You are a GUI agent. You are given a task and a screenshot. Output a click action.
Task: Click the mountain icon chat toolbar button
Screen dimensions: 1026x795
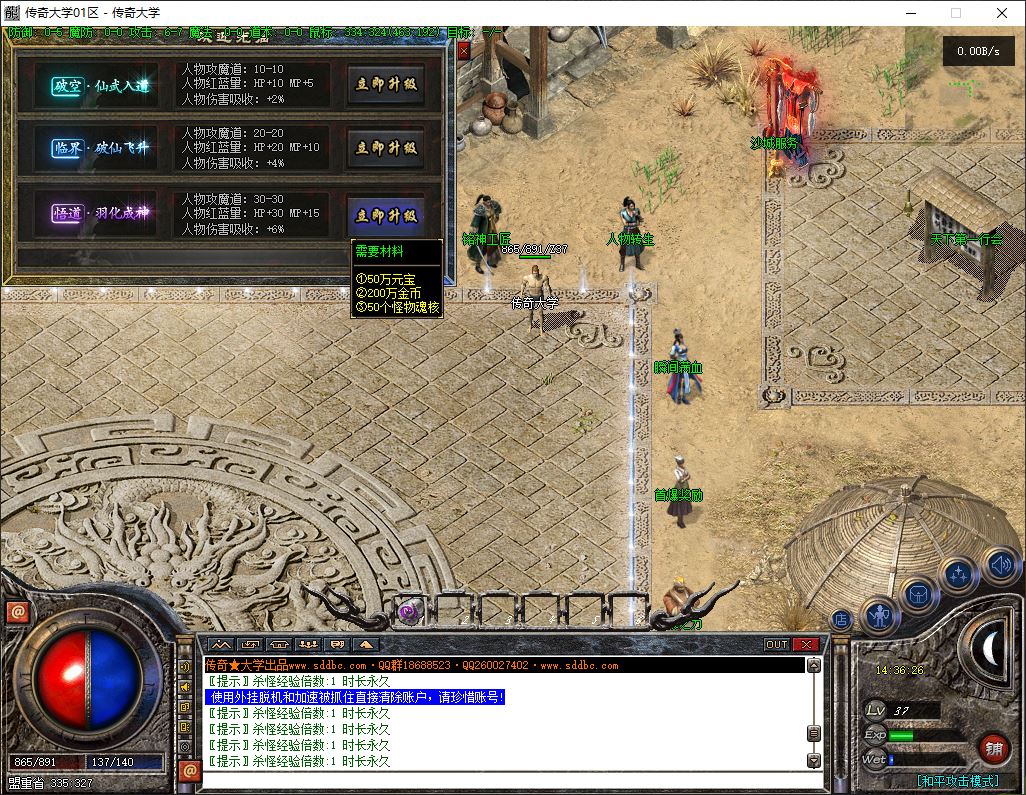220,645
